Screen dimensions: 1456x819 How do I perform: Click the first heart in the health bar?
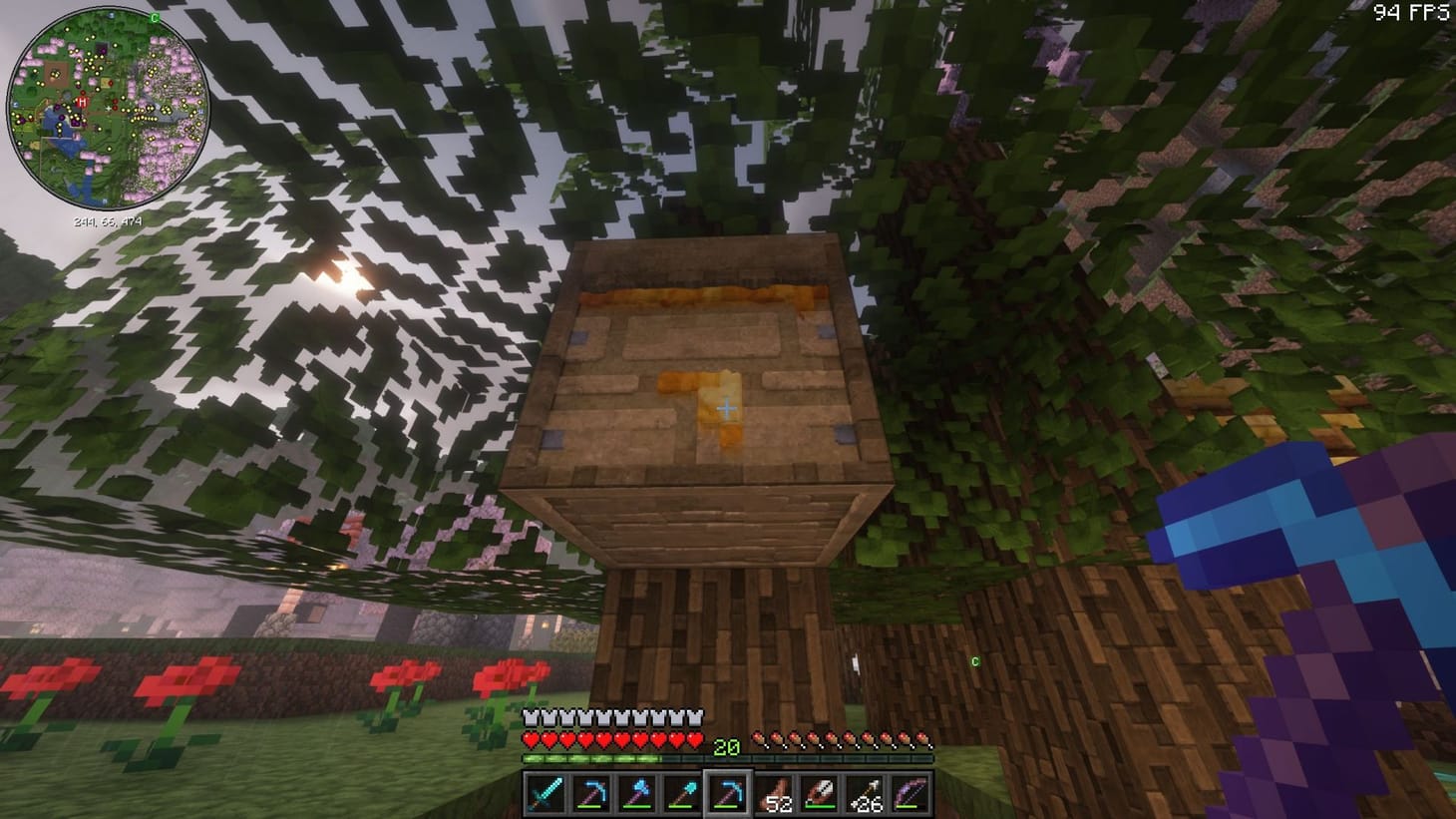tap(529, 740)
